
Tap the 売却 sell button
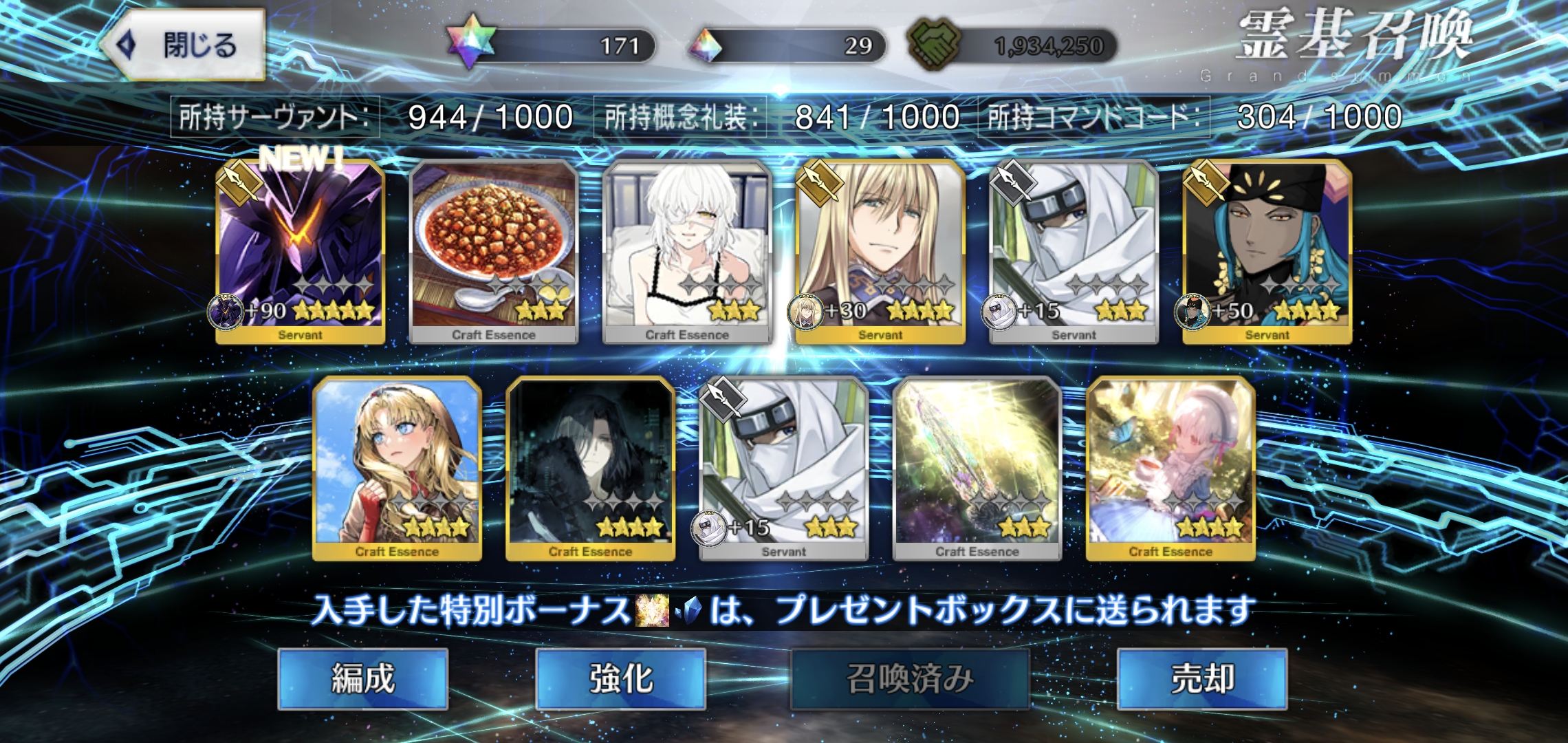[x=1201, y=679]
